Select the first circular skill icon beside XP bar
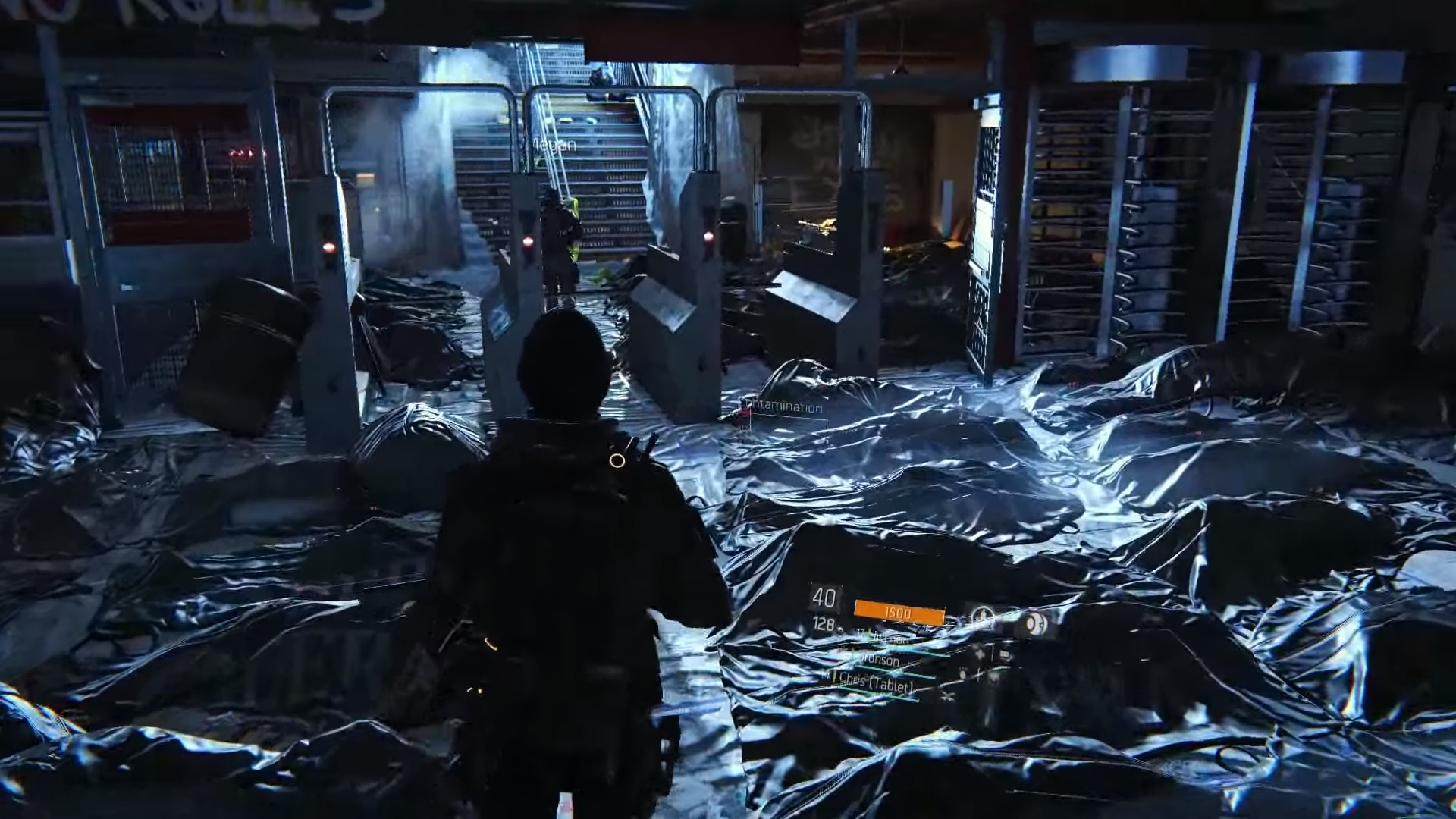The width and height of the screenshot is (1456, 819). 982,616
